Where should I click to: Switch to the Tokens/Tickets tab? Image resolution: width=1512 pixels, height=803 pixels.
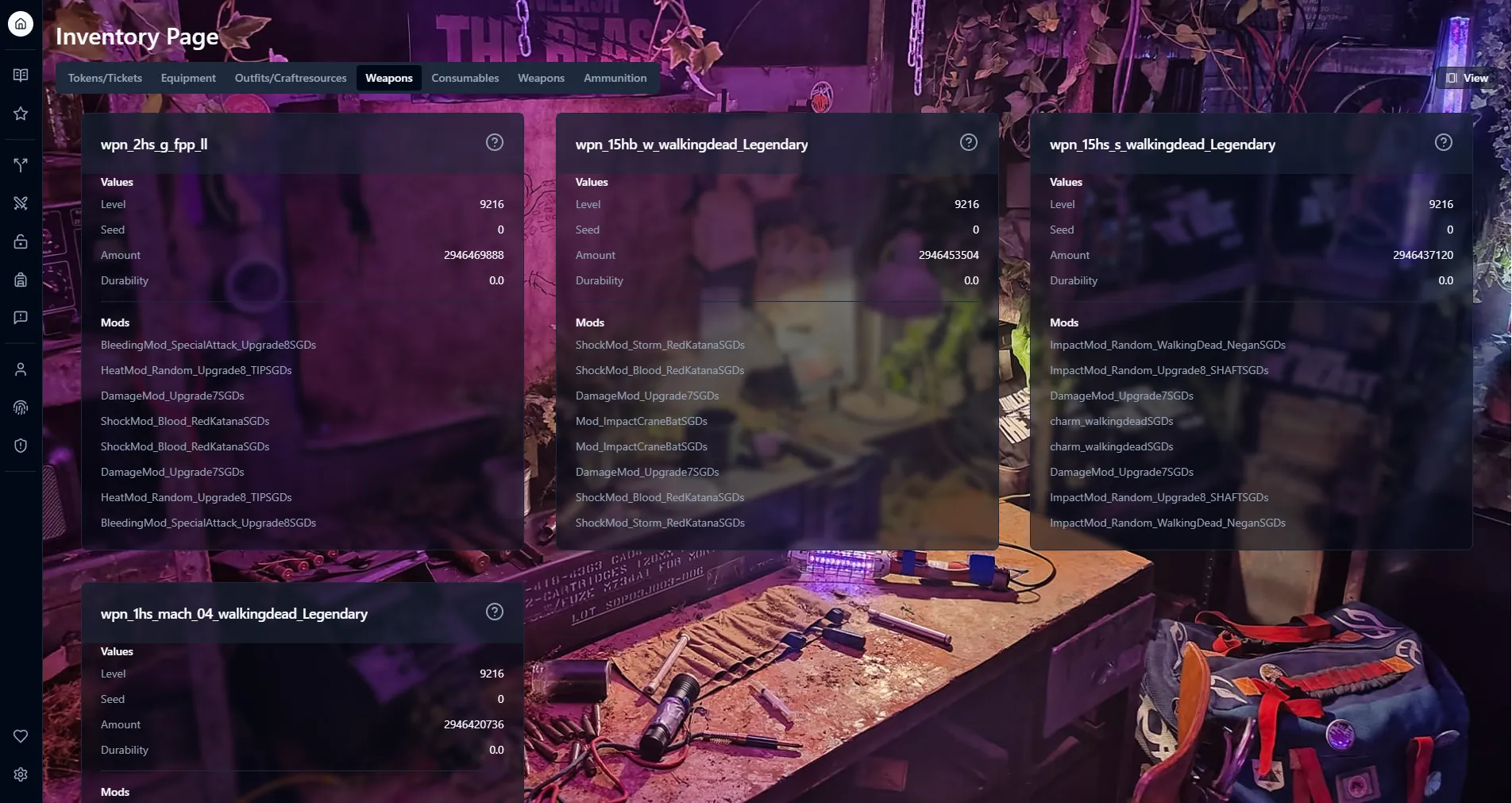[x=104, y=78]
